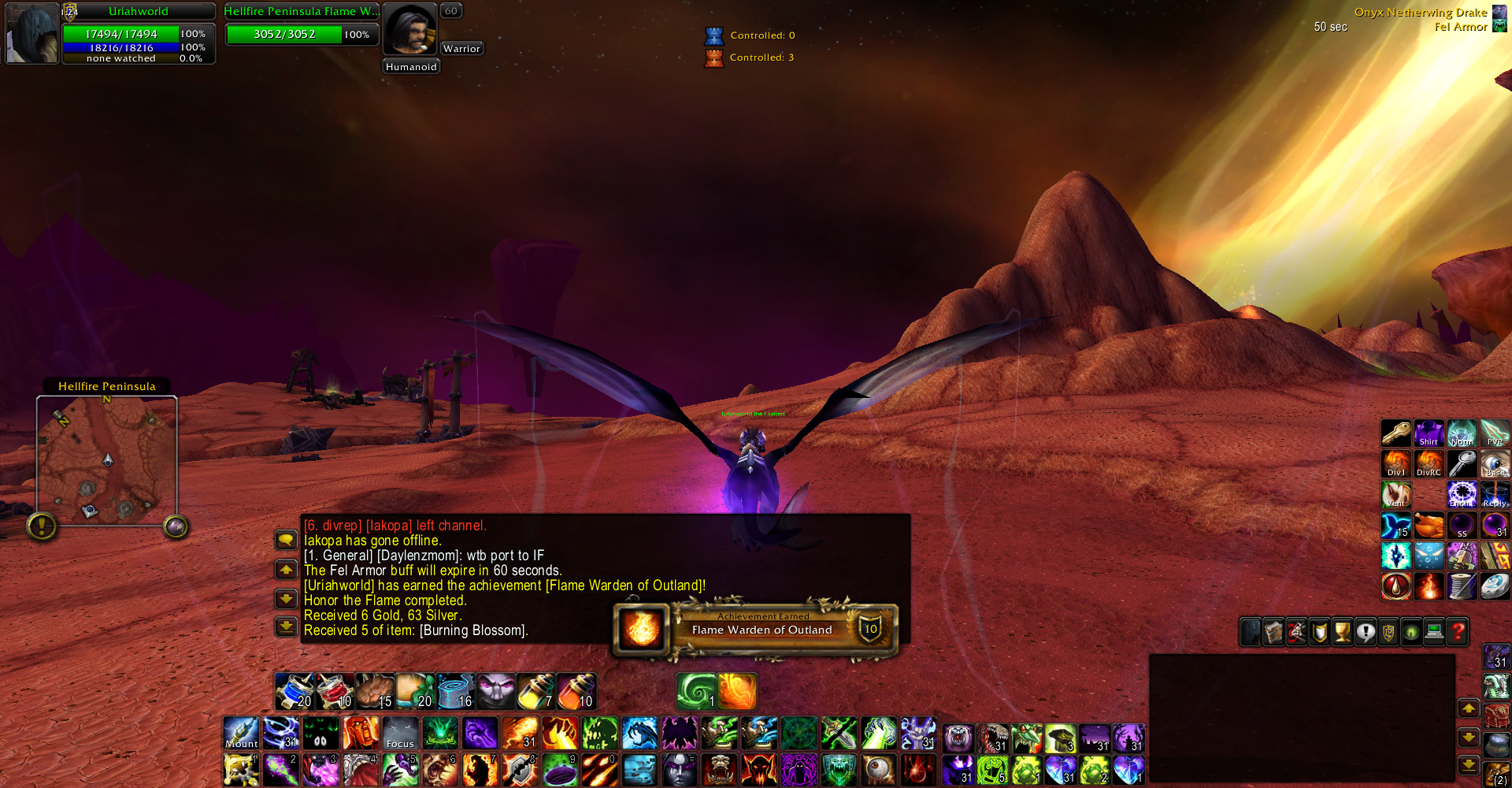1512x788 pixels.
Task: Click the Mount macro button
Action: (241, 733)
